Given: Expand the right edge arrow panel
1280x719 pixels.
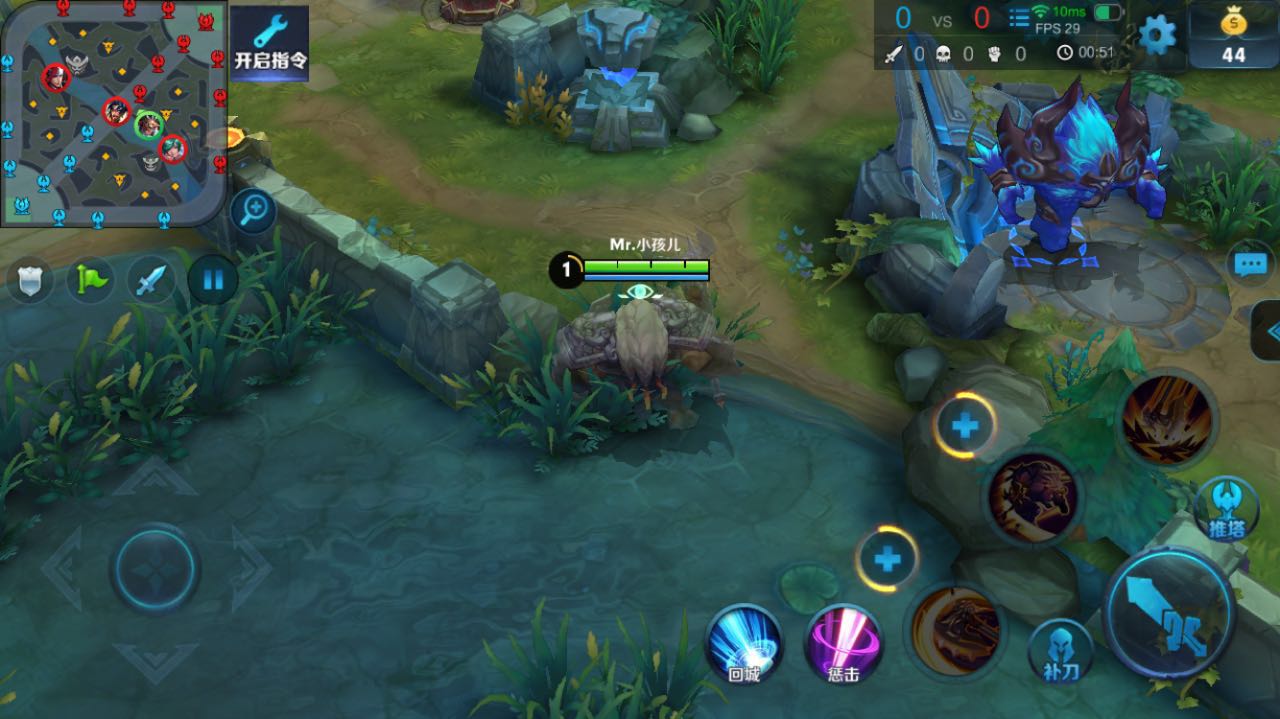Looking at the screenshot, I should pos(1268,331).
